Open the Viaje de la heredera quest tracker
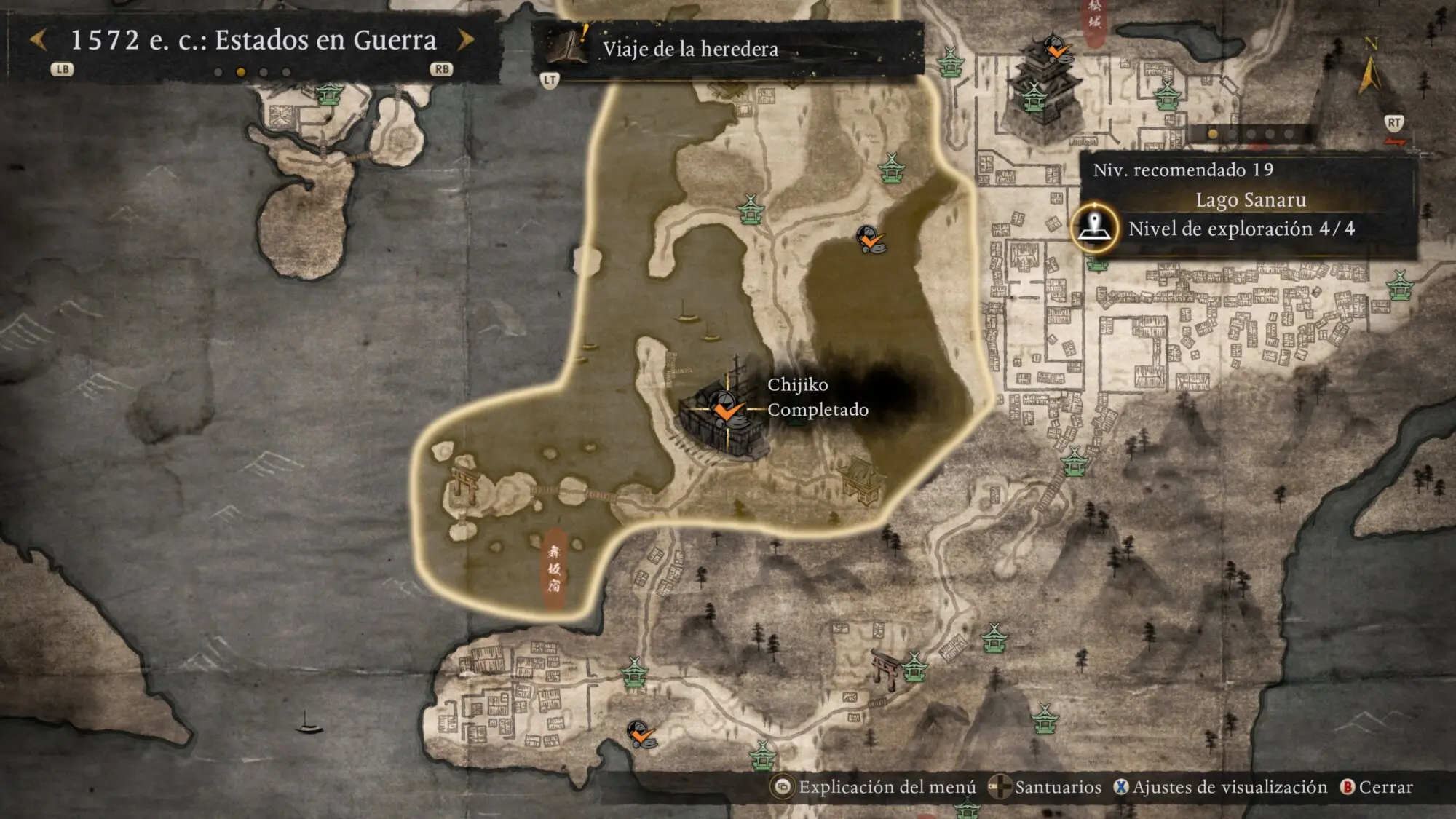Viewport: 1456px width, 819px height. [690, 49]
